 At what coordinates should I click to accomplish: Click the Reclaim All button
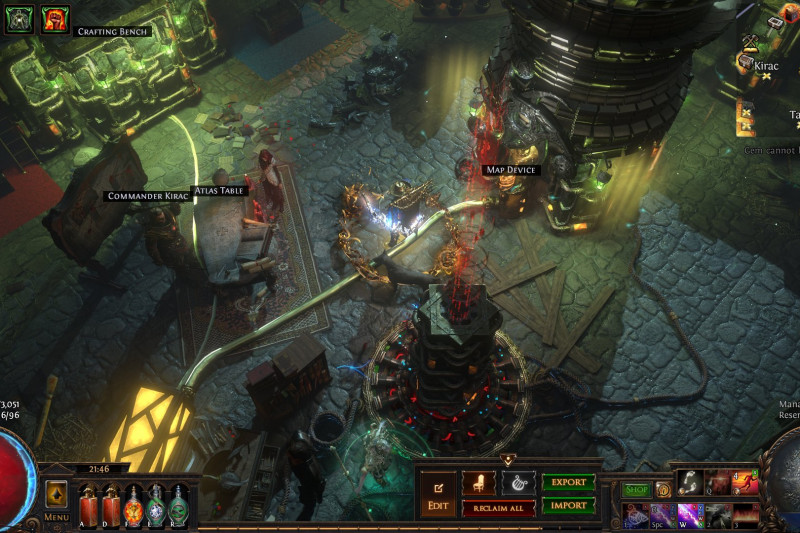coord(498,508)
